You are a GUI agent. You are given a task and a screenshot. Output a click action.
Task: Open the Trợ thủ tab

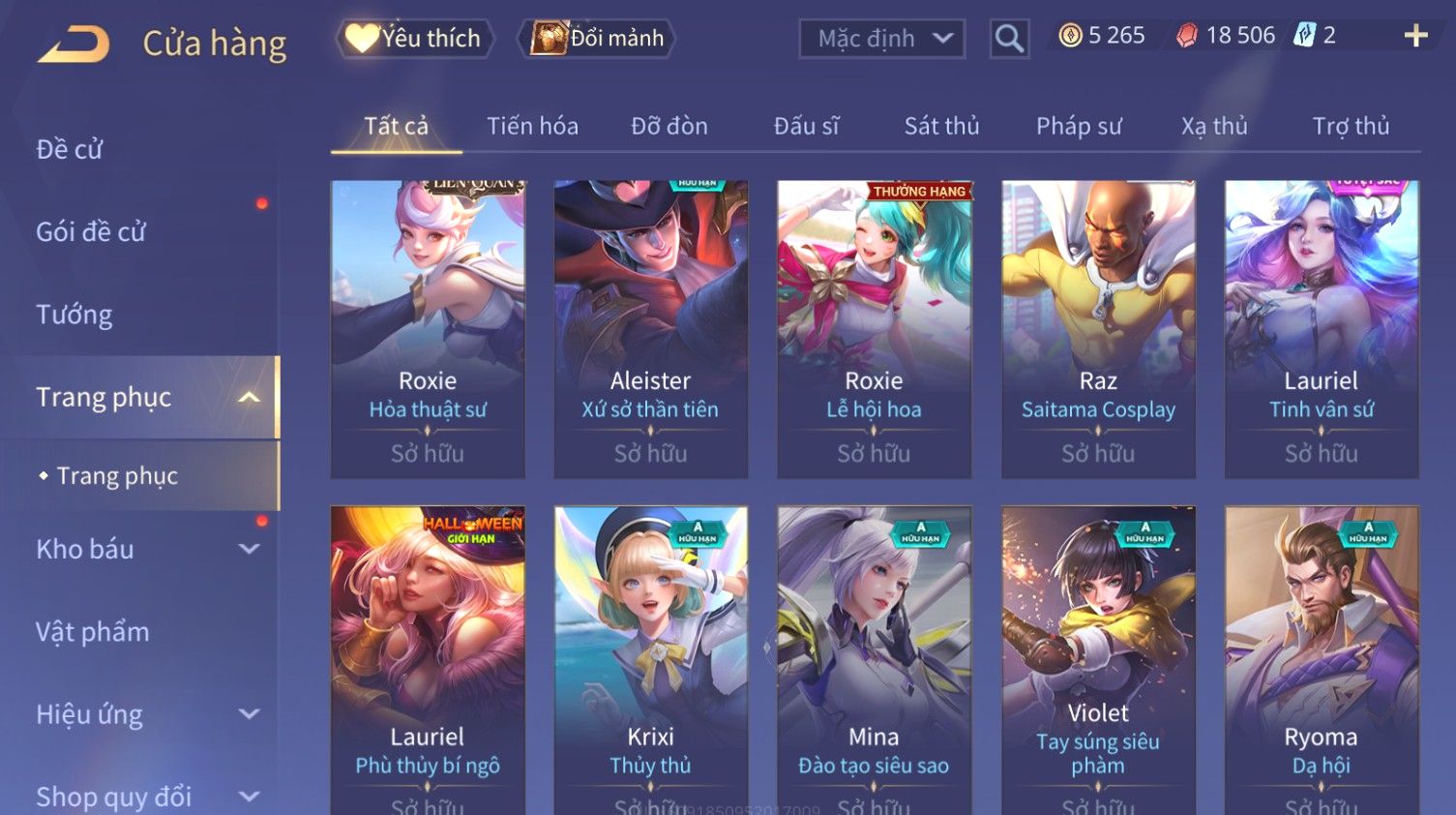pyautogui.click(x=1351, y=126)
